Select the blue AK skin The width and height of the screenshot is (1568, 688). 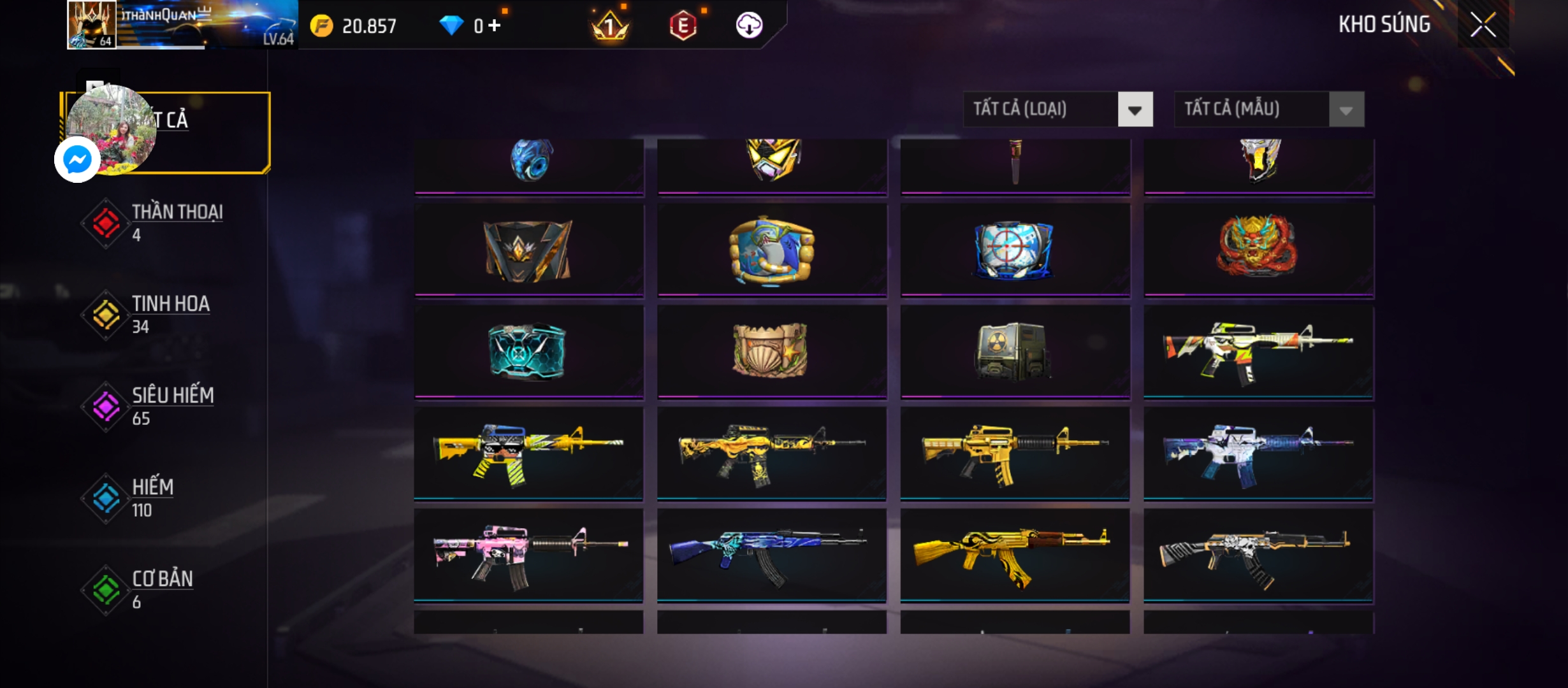click(x=771, y=554)
